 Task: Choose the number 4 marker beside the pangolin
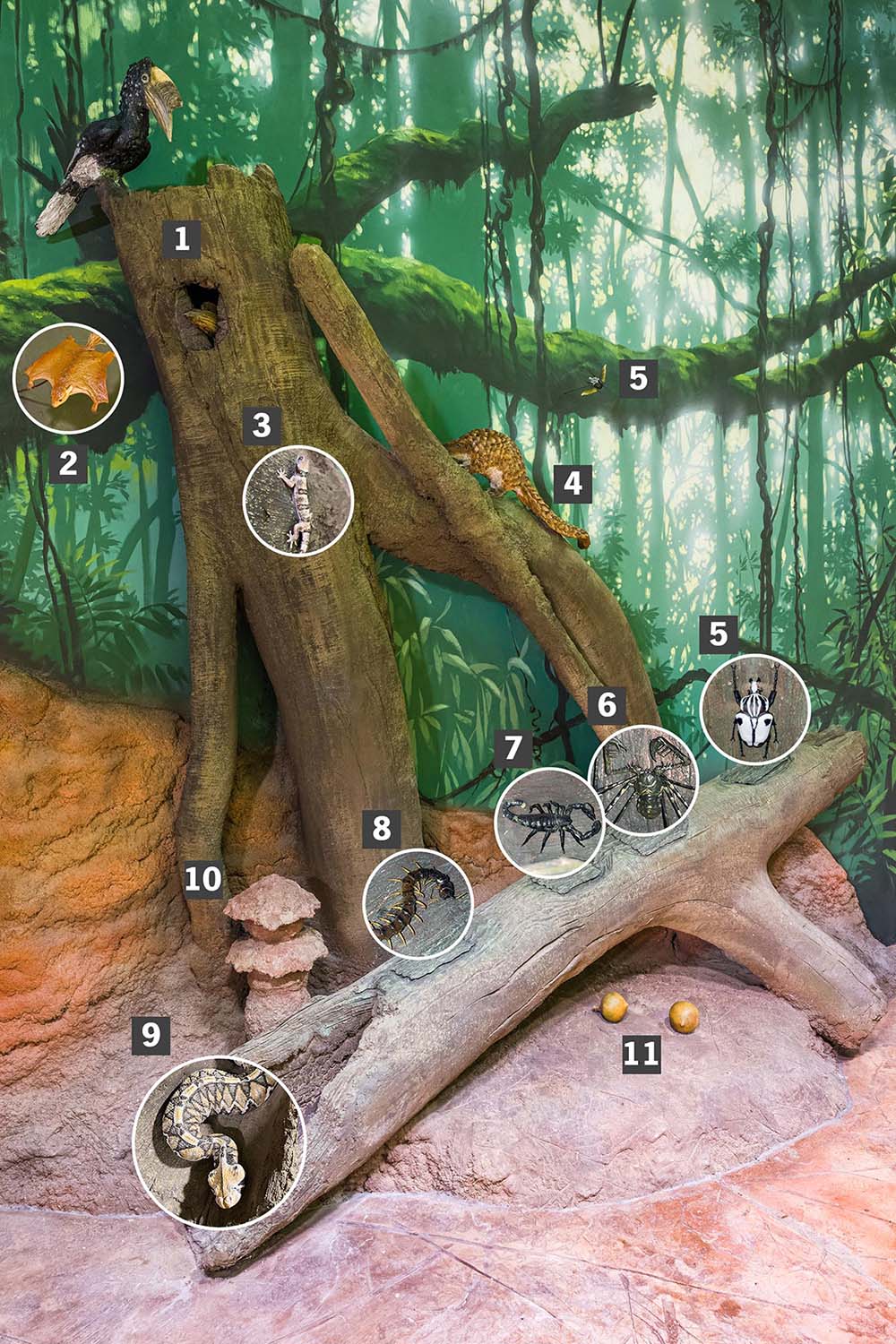tap(573, 484)
